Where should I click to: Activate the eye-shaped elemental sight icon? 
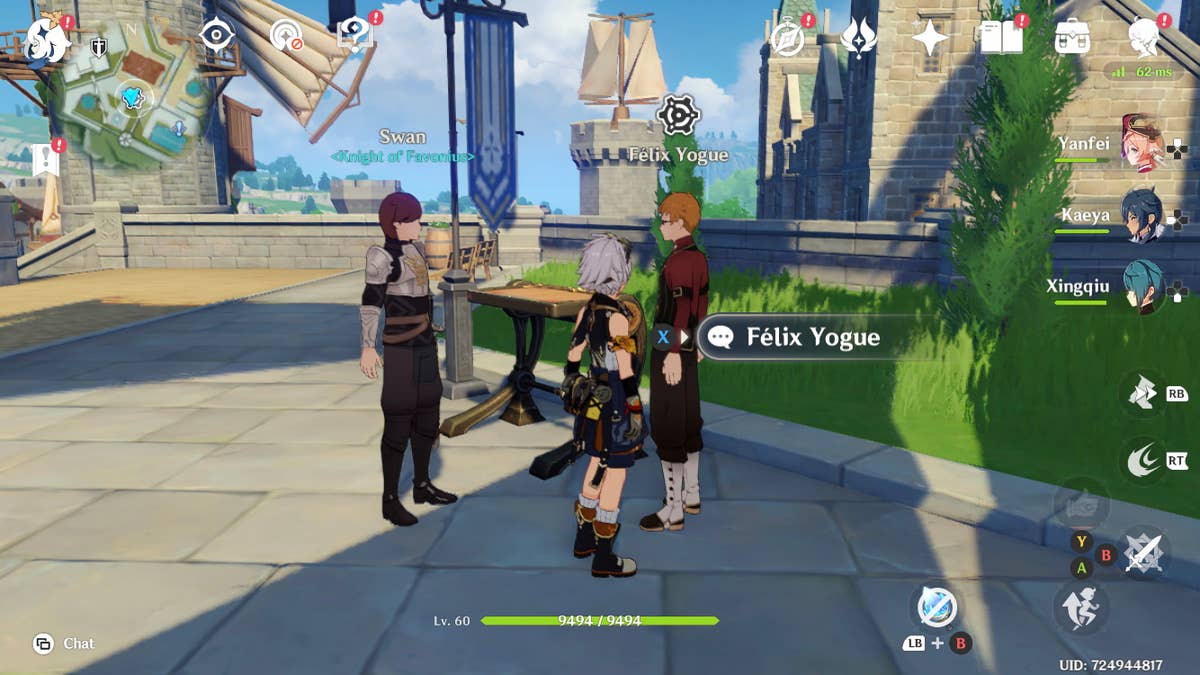(x=216, y=35)
